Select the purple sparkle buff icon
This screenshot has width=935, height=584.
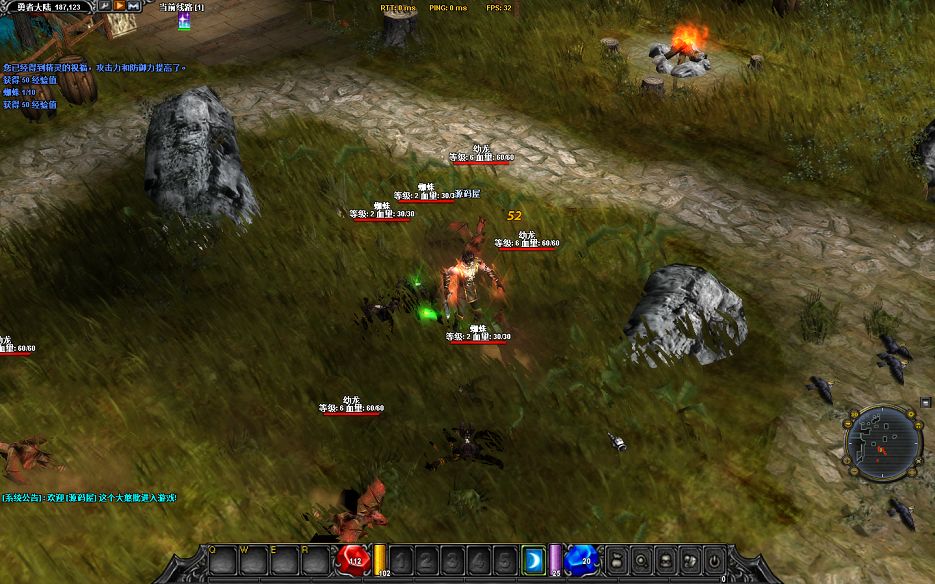pyautogui.click(x=184, y=20)
